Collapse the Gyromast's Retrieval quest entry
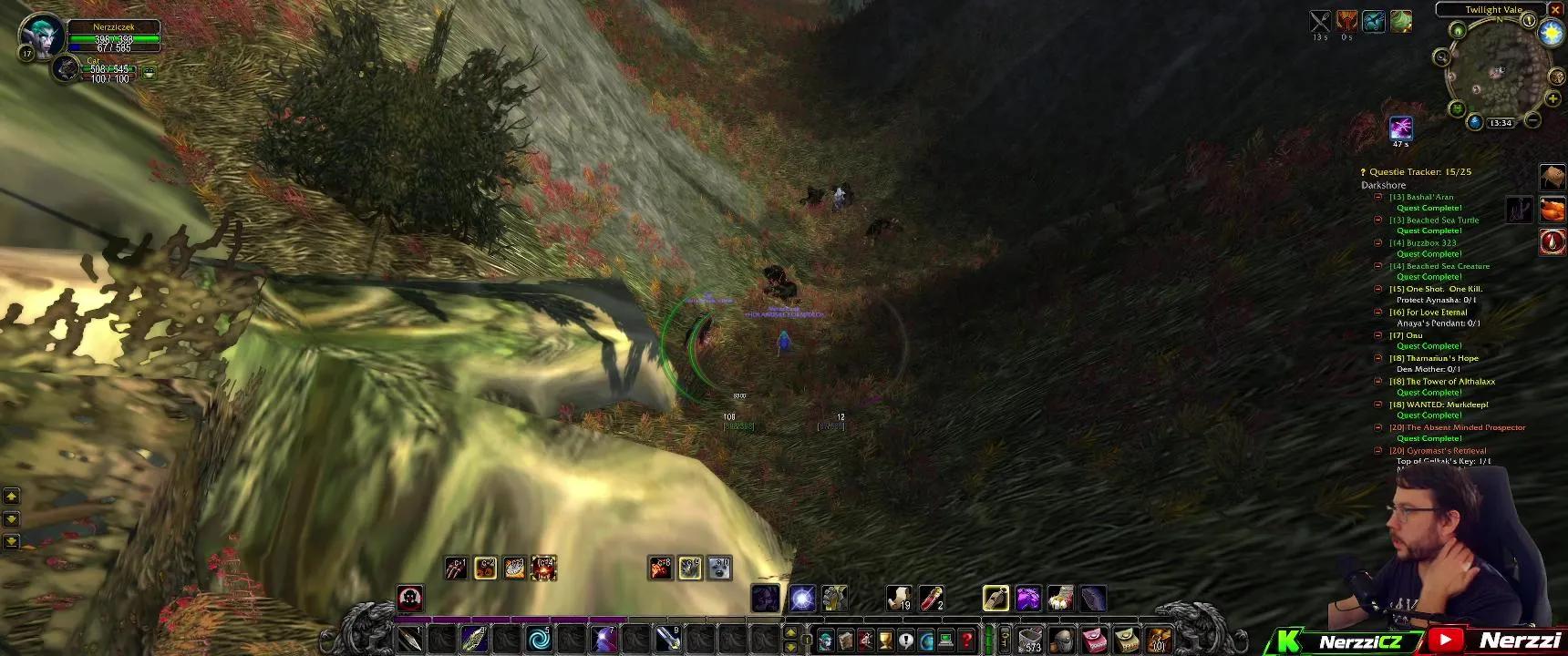 [1377, 450]
